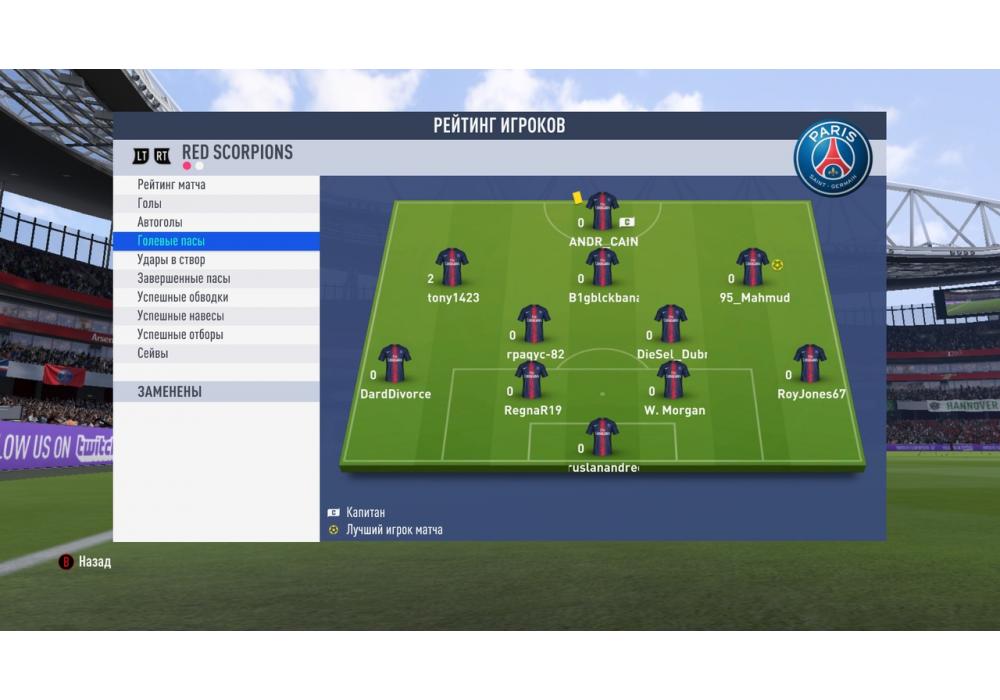Pick player B1gblckbana on the pitch
1000x700 pixels.
click(602, 268)
